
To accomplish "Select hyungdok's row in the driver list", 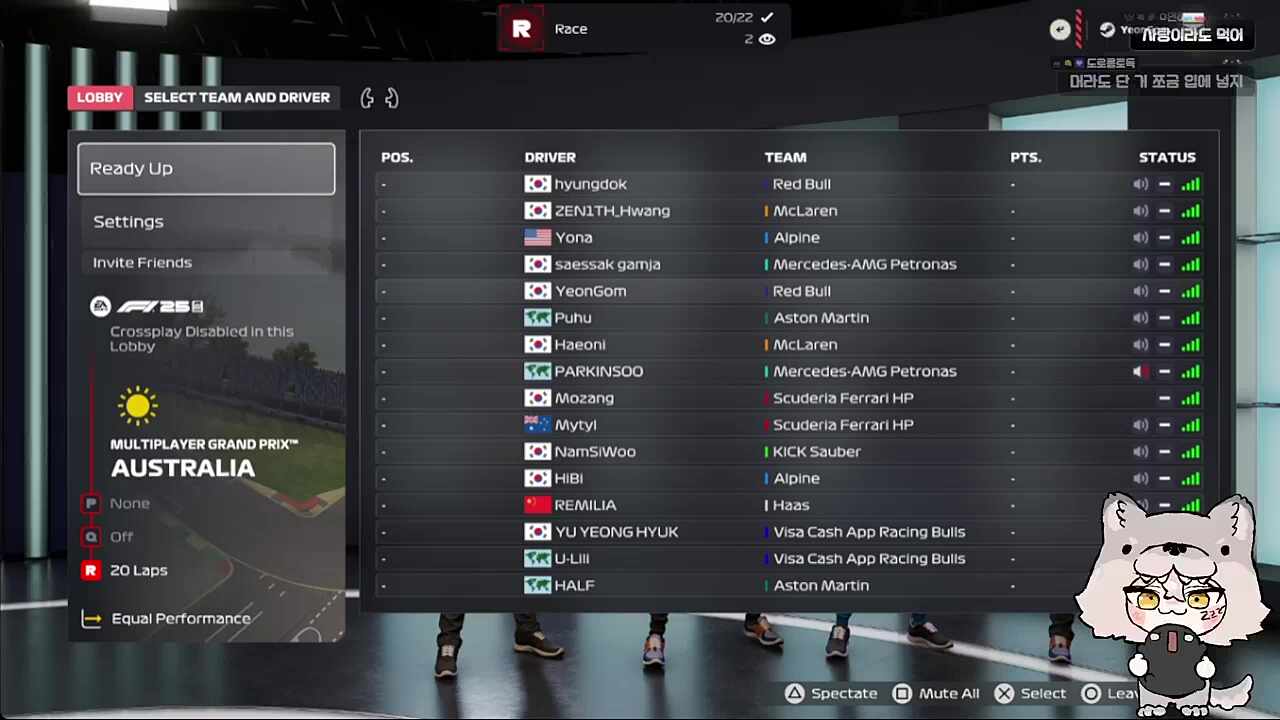I will [590, 184].
